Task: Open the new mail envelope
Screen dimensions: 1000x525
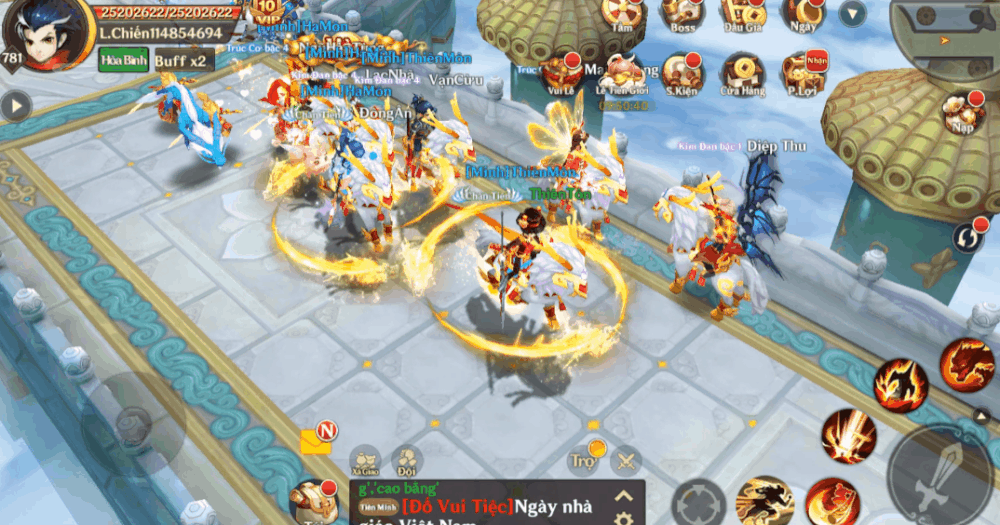Action: [x=317, y=440]
